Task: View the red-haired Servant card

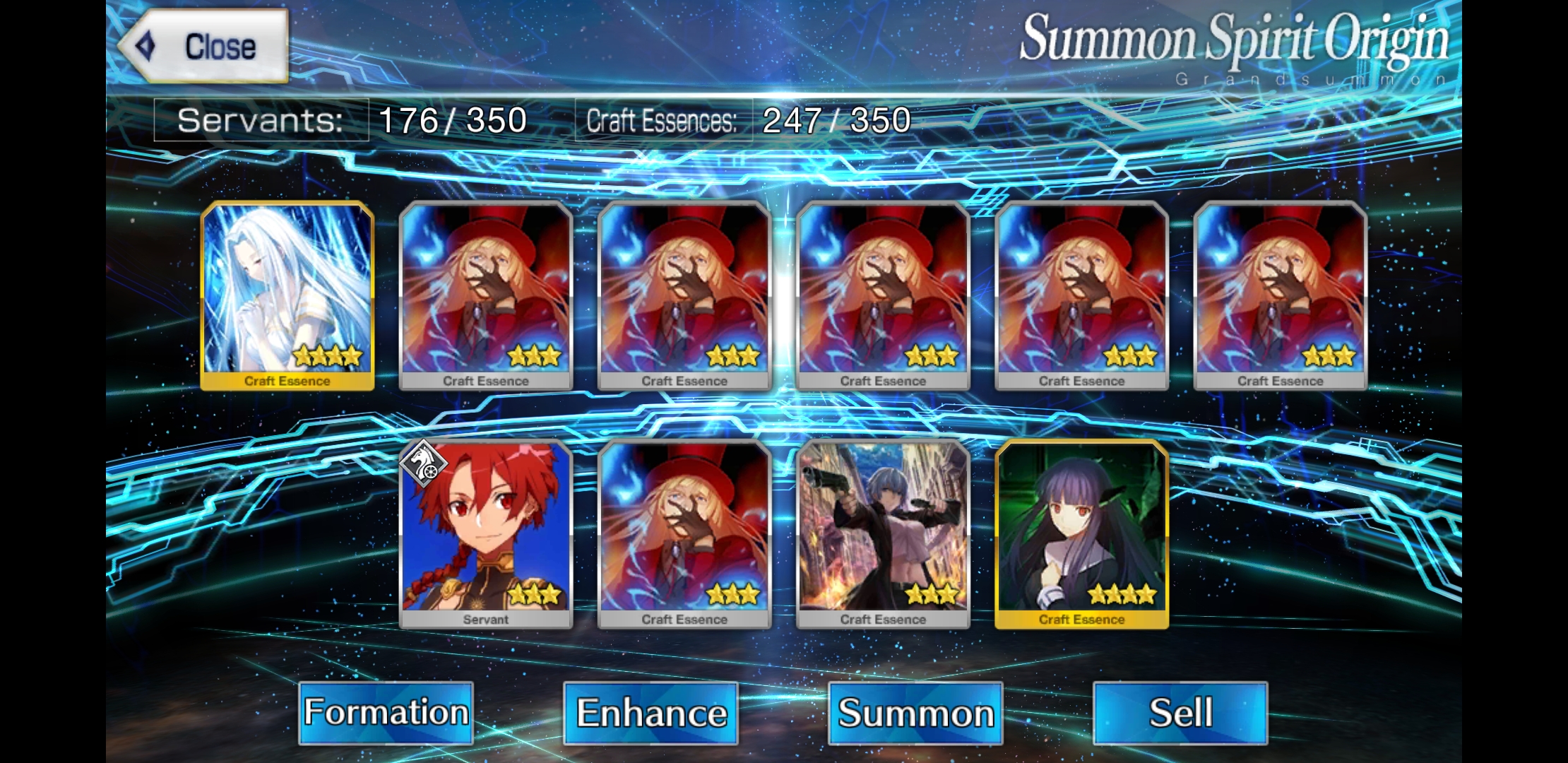Action: [x=486, y=533]
